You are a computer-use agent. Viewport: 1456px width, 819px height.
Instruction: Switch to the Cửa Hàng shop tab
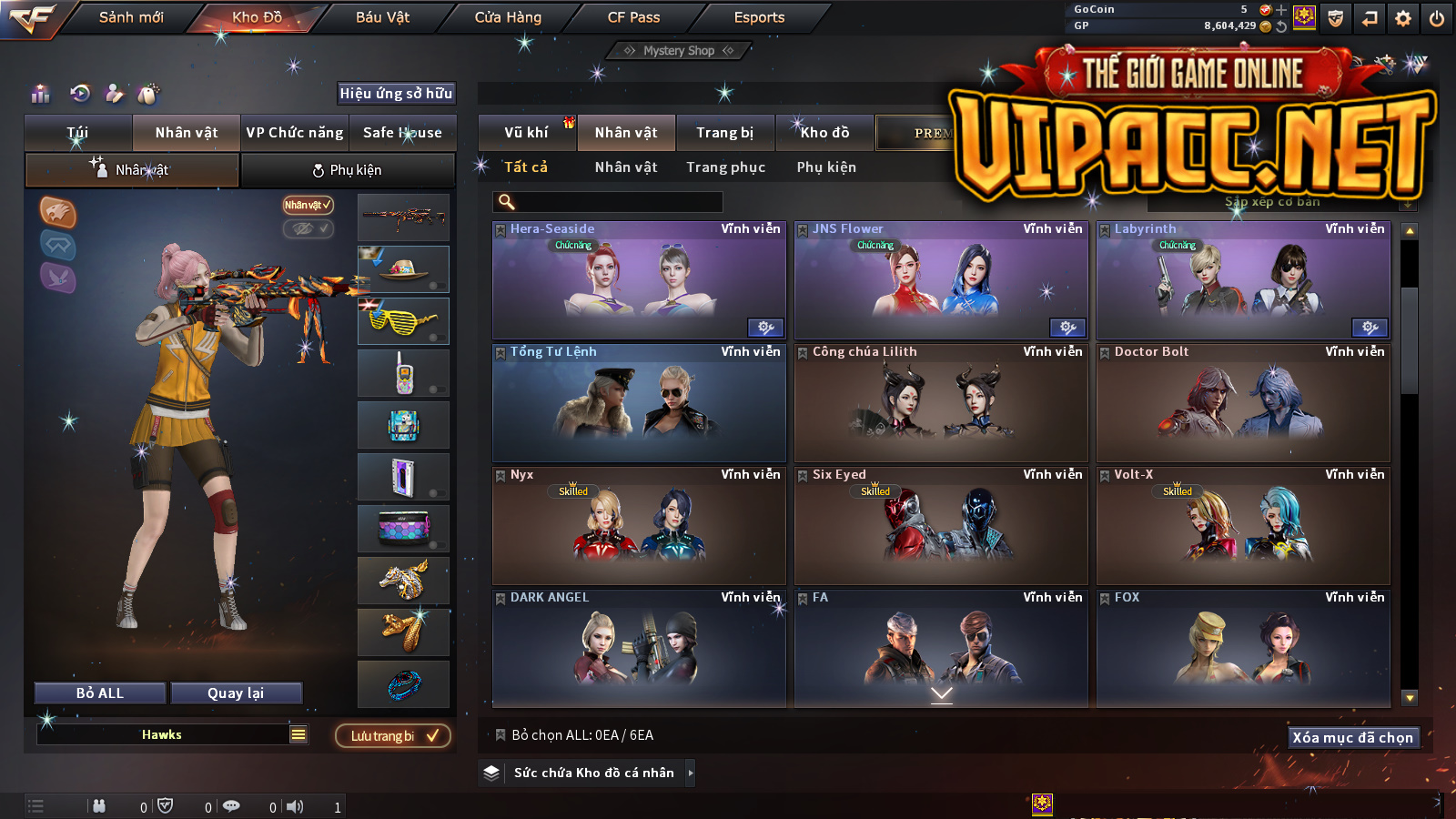pyautogui.click(x=508, y=17)
